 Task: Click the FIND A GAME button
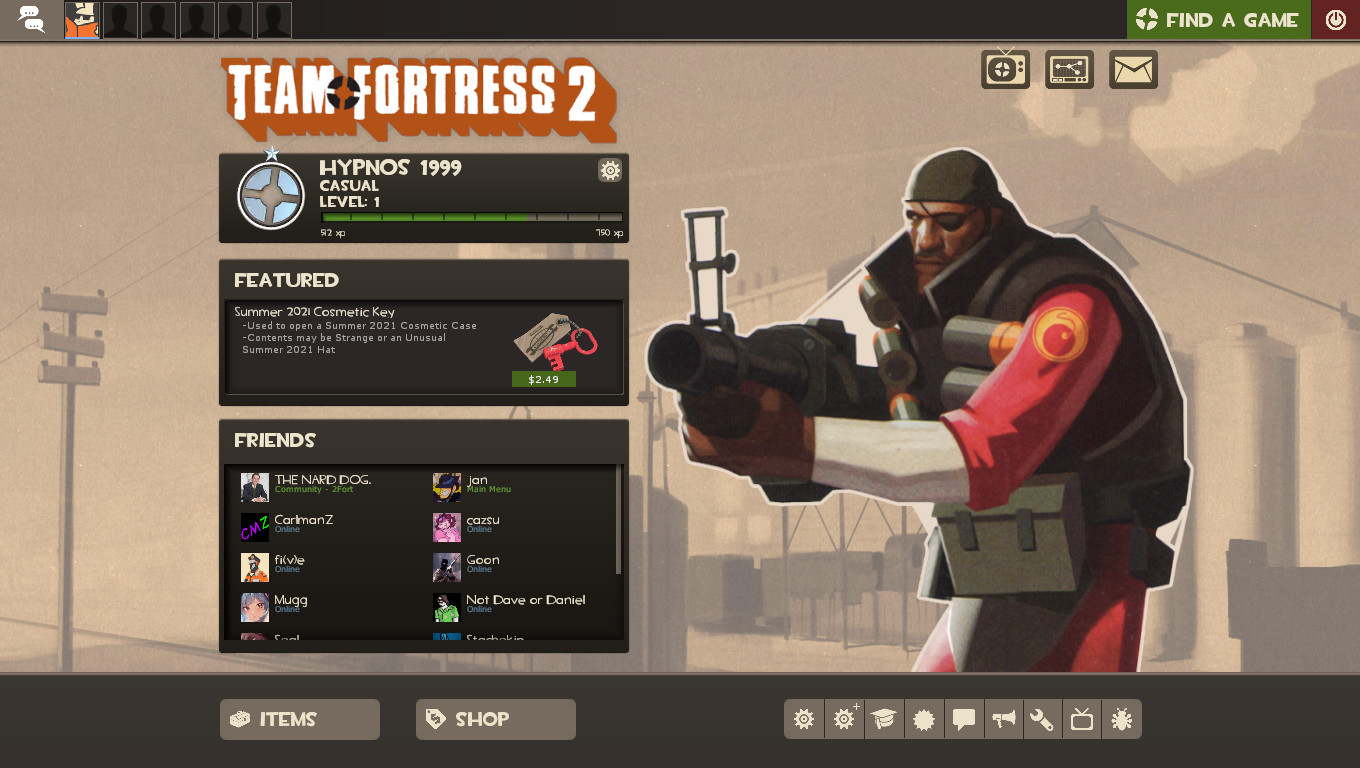pos(1218,19)
